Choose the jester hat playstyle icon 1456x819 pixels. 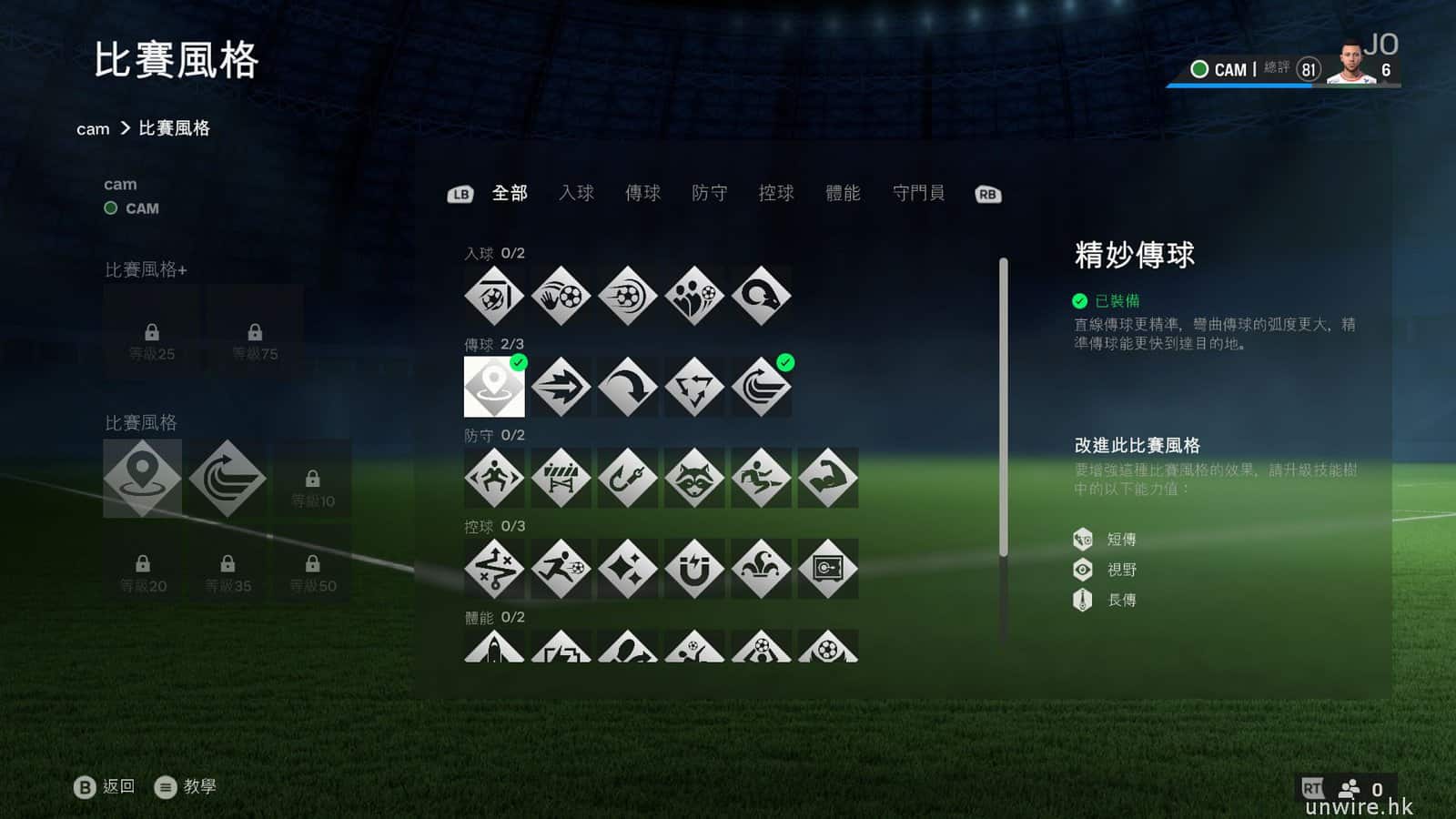coord(761,569)
